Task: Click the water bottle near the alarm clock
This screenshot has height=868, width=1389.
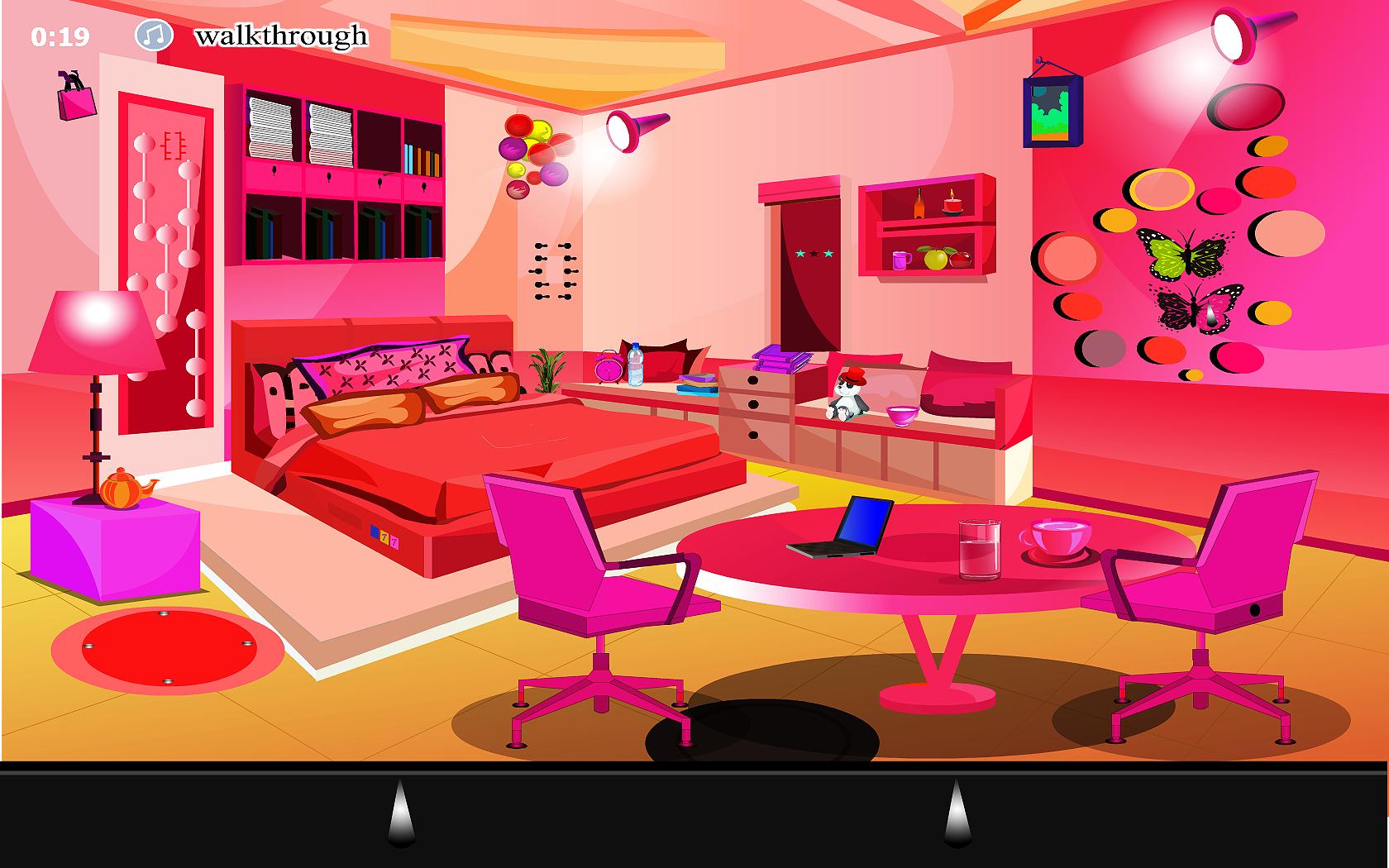Action: pyautogui.click(x=637, y=367)
